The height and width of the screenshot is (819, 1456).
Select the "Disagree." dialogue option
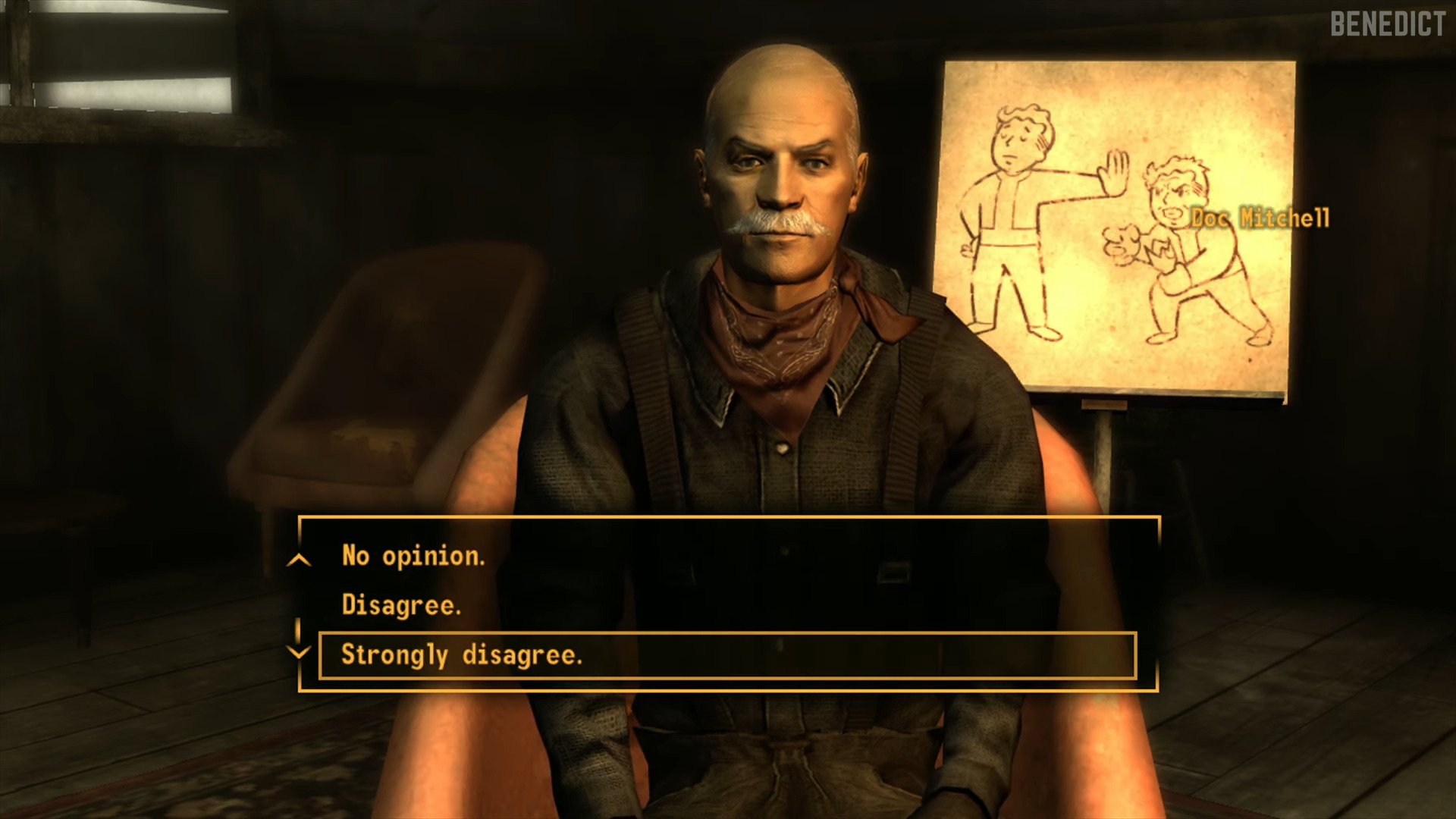click(401, 605)
